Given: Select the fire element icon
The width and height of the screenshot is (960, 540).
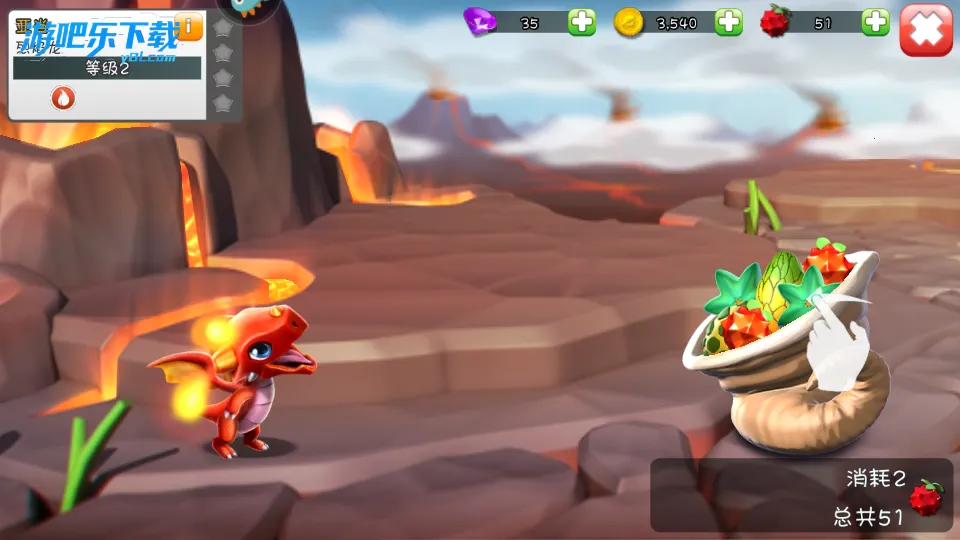Looking at the screenshot, I should point(63,98).
